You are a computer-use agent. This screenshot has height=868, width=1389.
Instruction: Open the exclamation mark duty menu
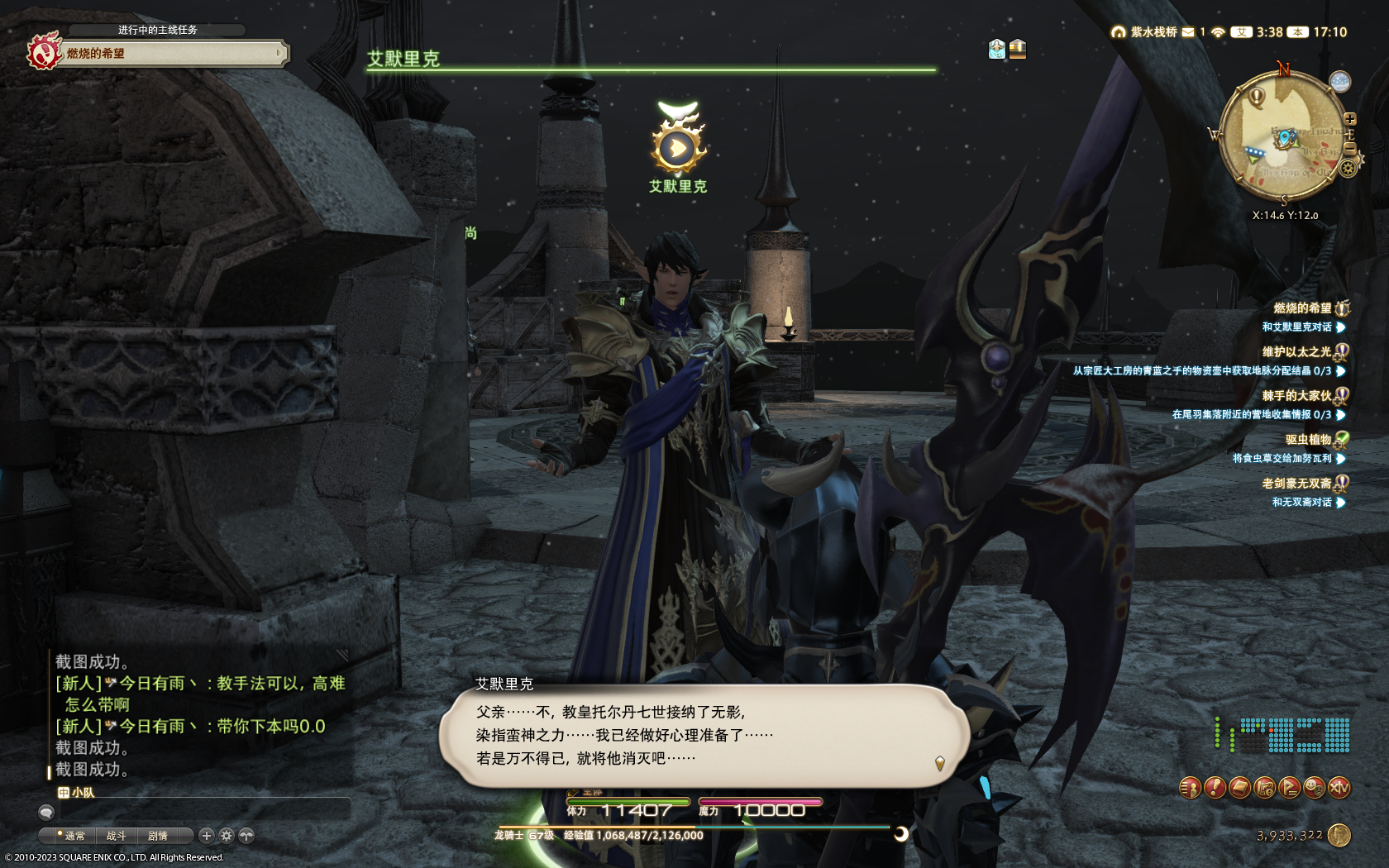click(x=1215, y=788)
